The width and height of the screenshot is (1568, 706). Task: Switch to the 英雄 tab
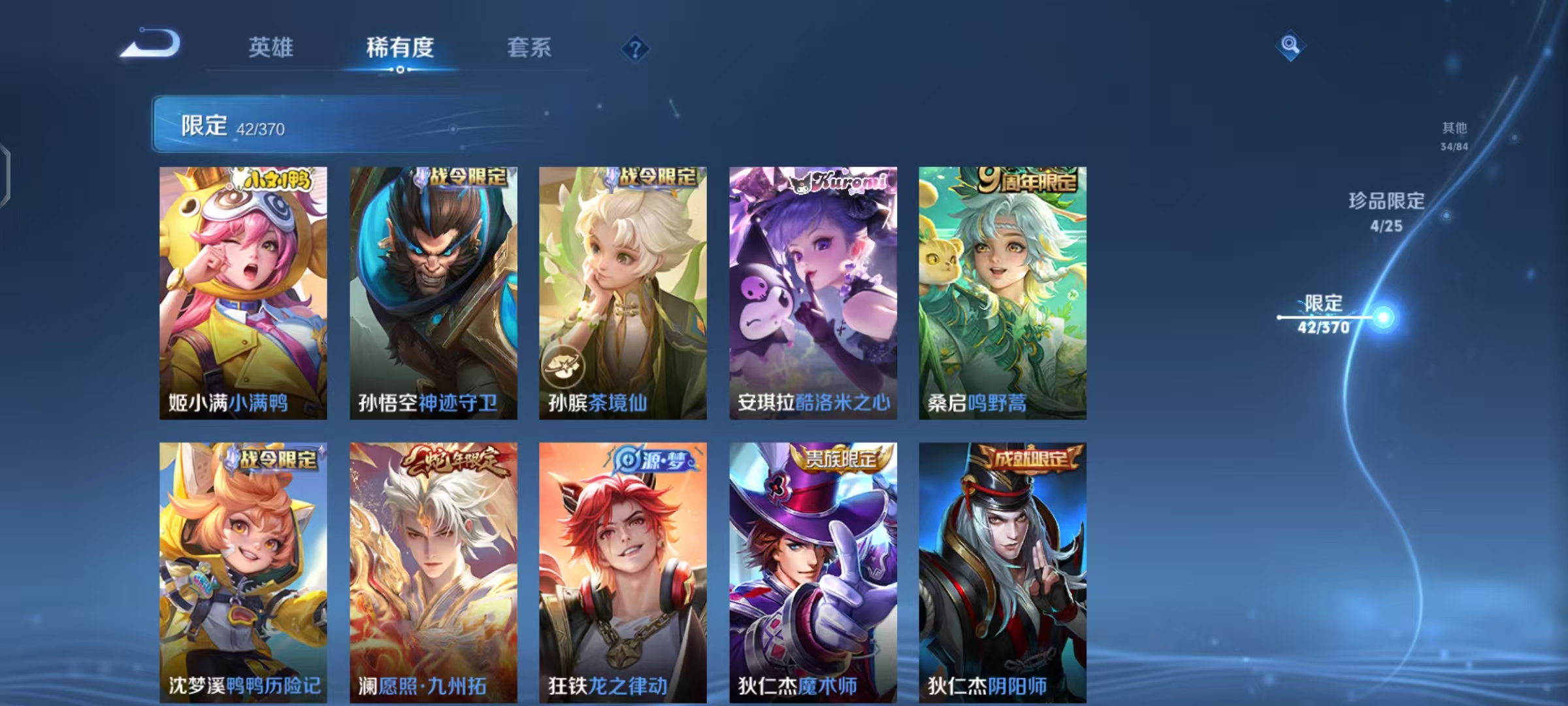tap(270, 48)
